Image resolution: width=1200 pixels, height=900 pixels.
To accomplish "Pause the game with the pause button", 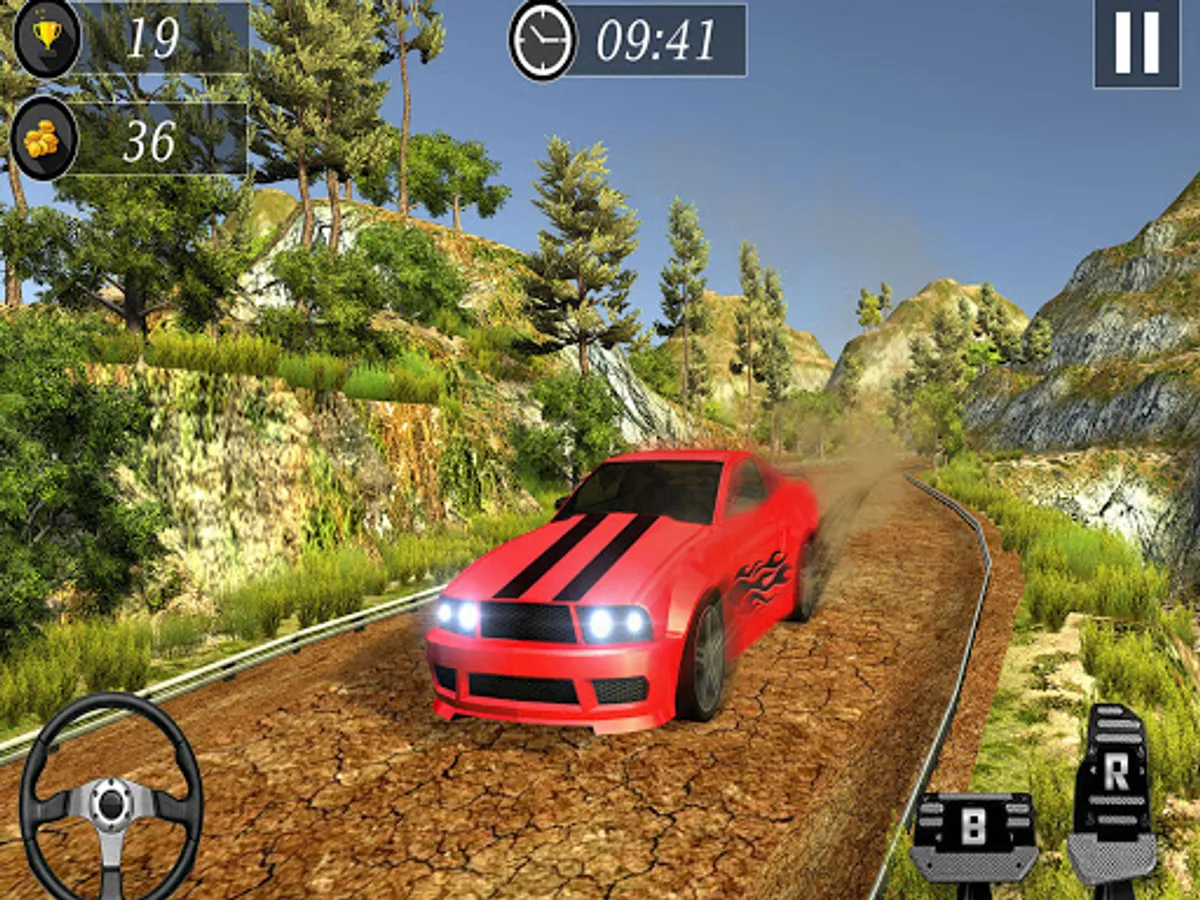I will tap(1137, 43).
